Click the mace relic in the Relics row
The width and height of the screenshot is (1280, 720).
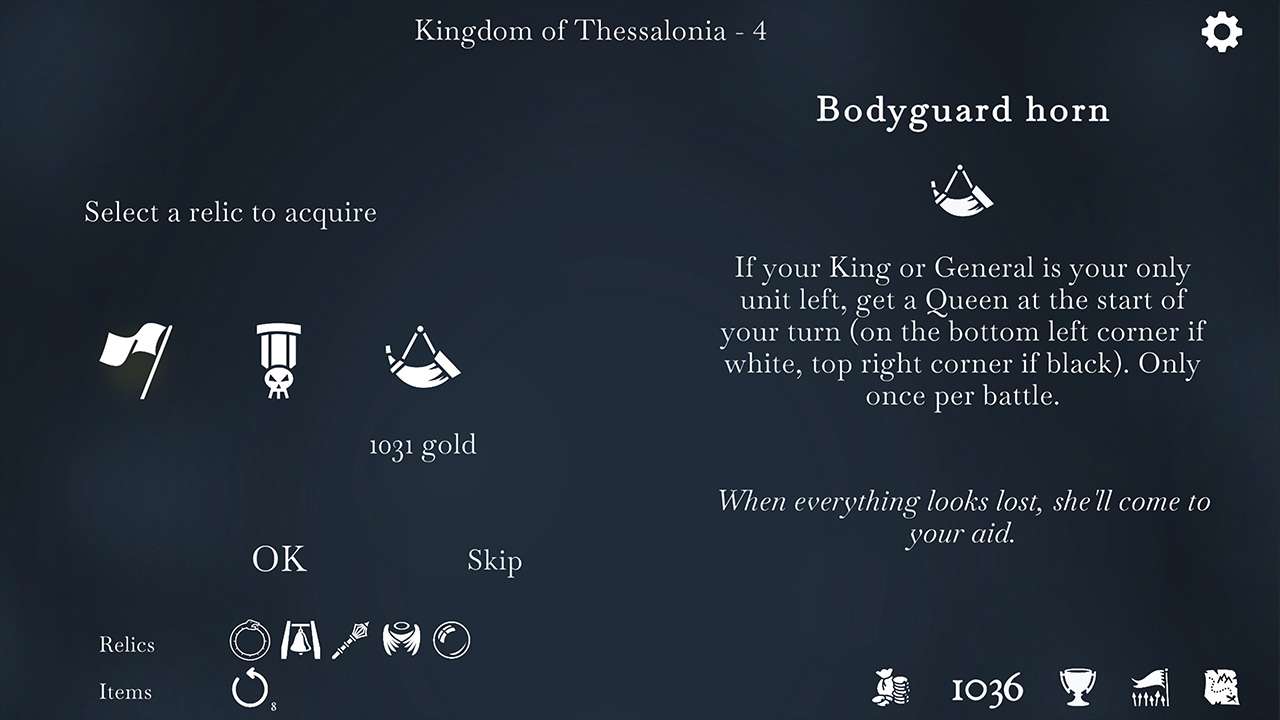349,639
